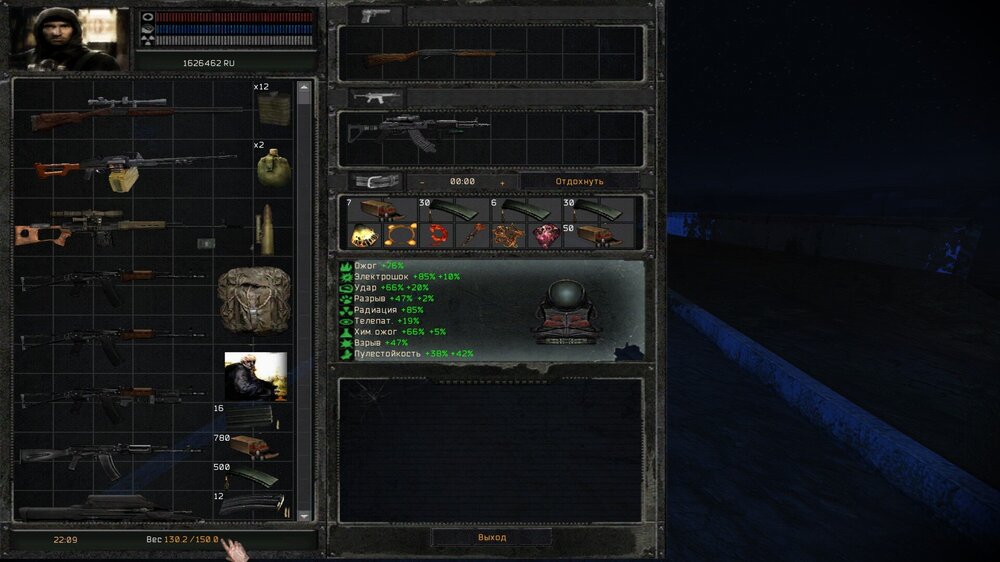Viewport: 1000px width, 562px height.
Task: Click the Отдохнуть rest button
Action: tap(579, 181)
